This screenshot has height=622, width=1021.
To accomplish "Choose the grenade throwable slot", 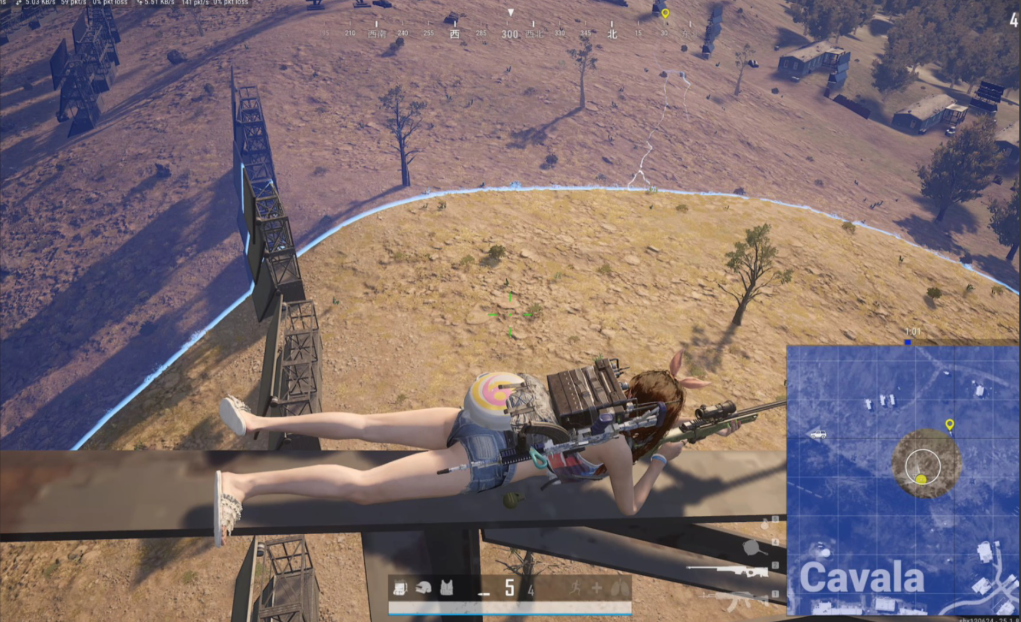I will (767, 522).
